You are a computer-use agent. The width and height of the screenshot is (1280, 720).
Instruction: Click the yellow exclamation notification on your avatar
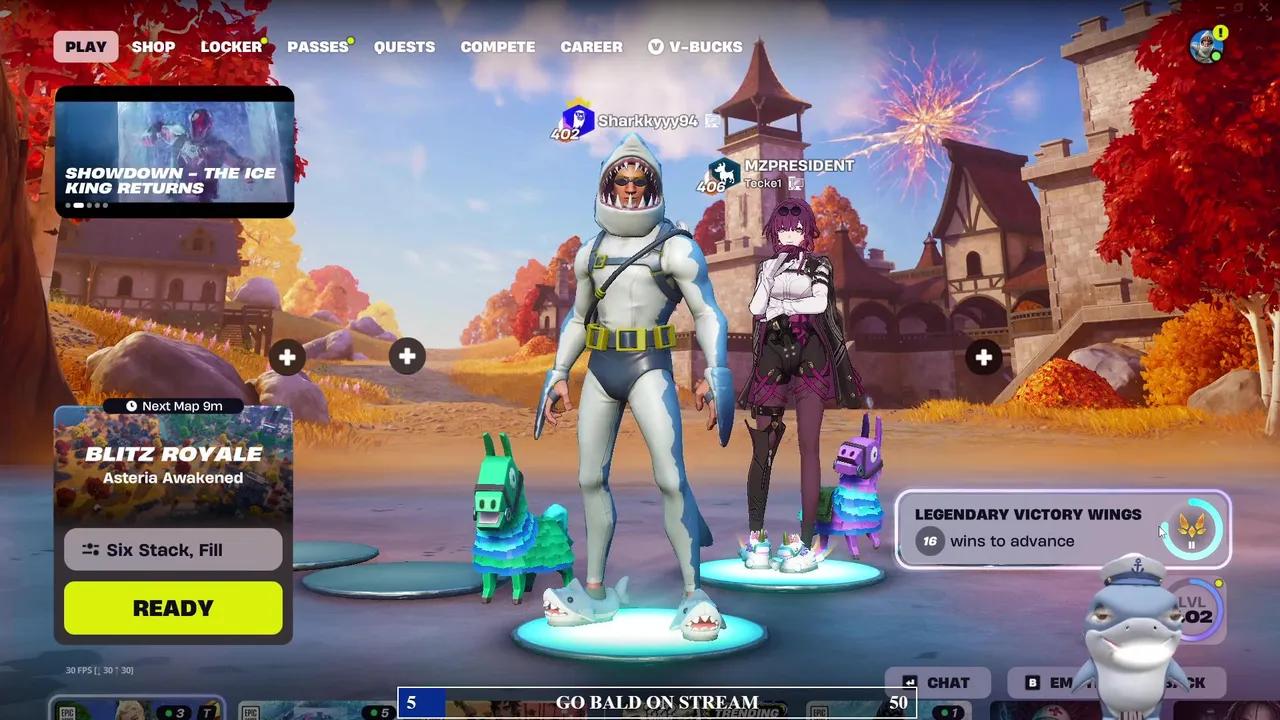click(x=1220, y=33)
